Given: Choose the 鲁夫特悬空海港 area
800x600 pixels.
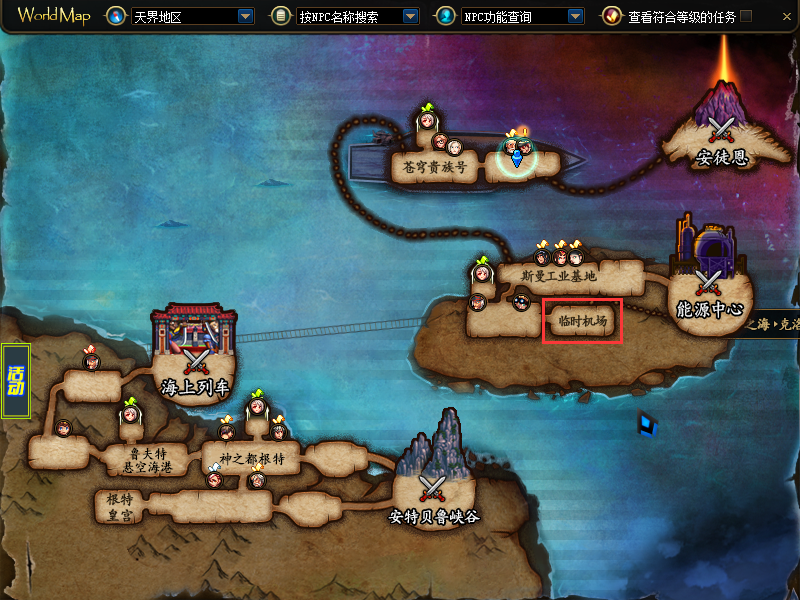Looking at the screenshot, I should (147, 461).
